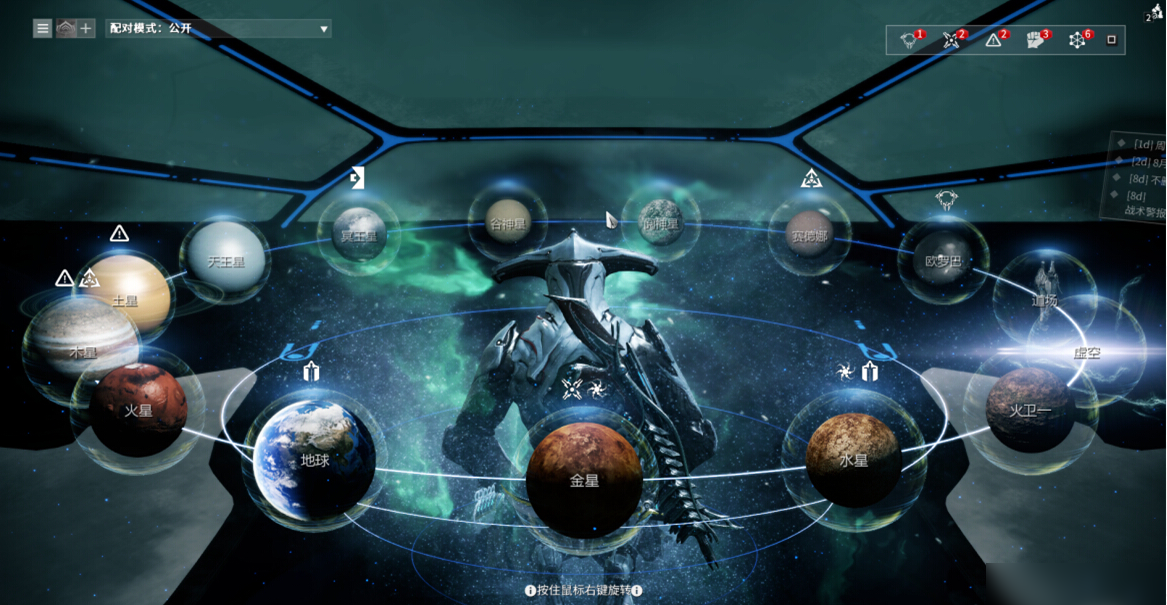Viewport: 1167px width, 605px height.
Task: Choose the Uranus planet (天王星)
Action: [x=225, y=261]
